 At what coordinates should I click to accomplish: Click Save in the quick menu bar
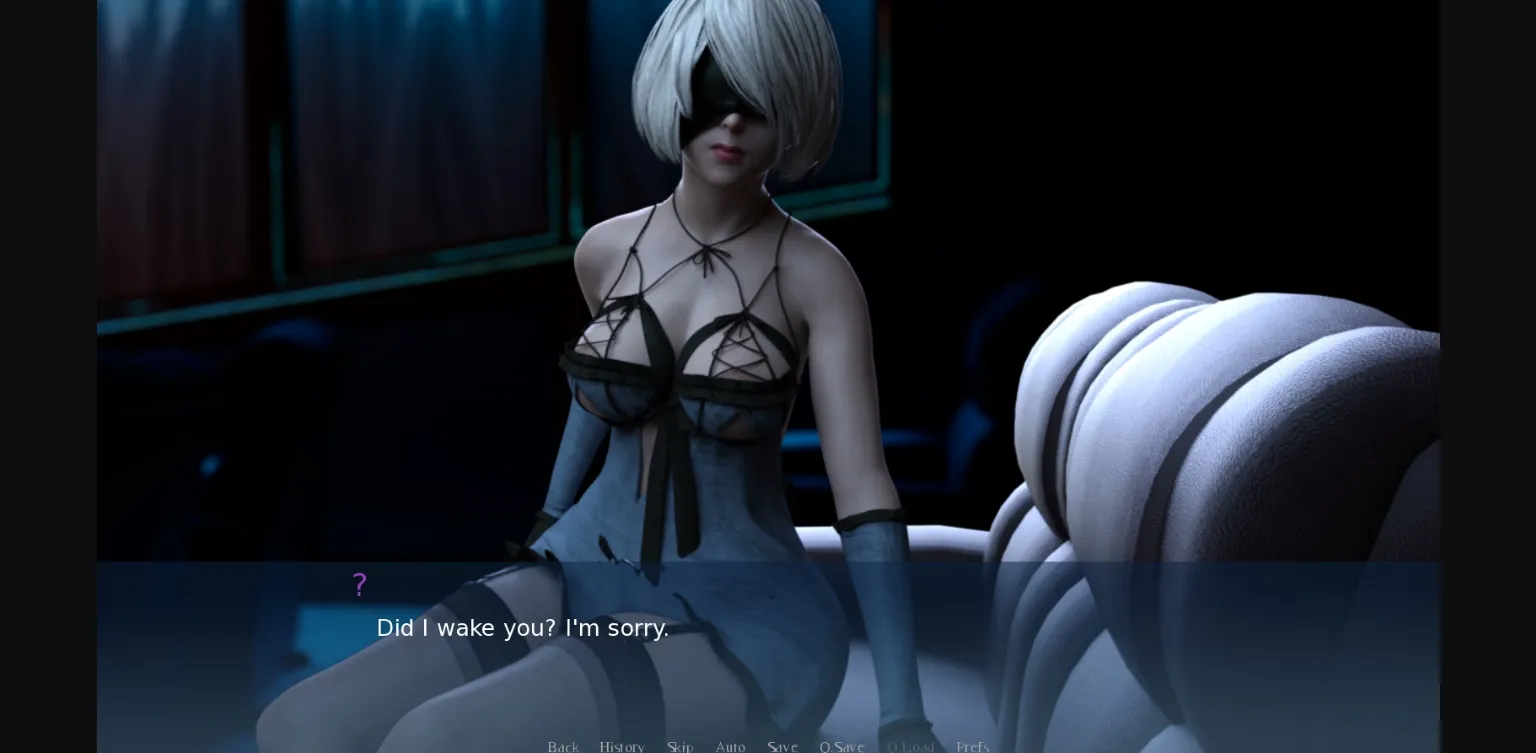coord(783,747)
